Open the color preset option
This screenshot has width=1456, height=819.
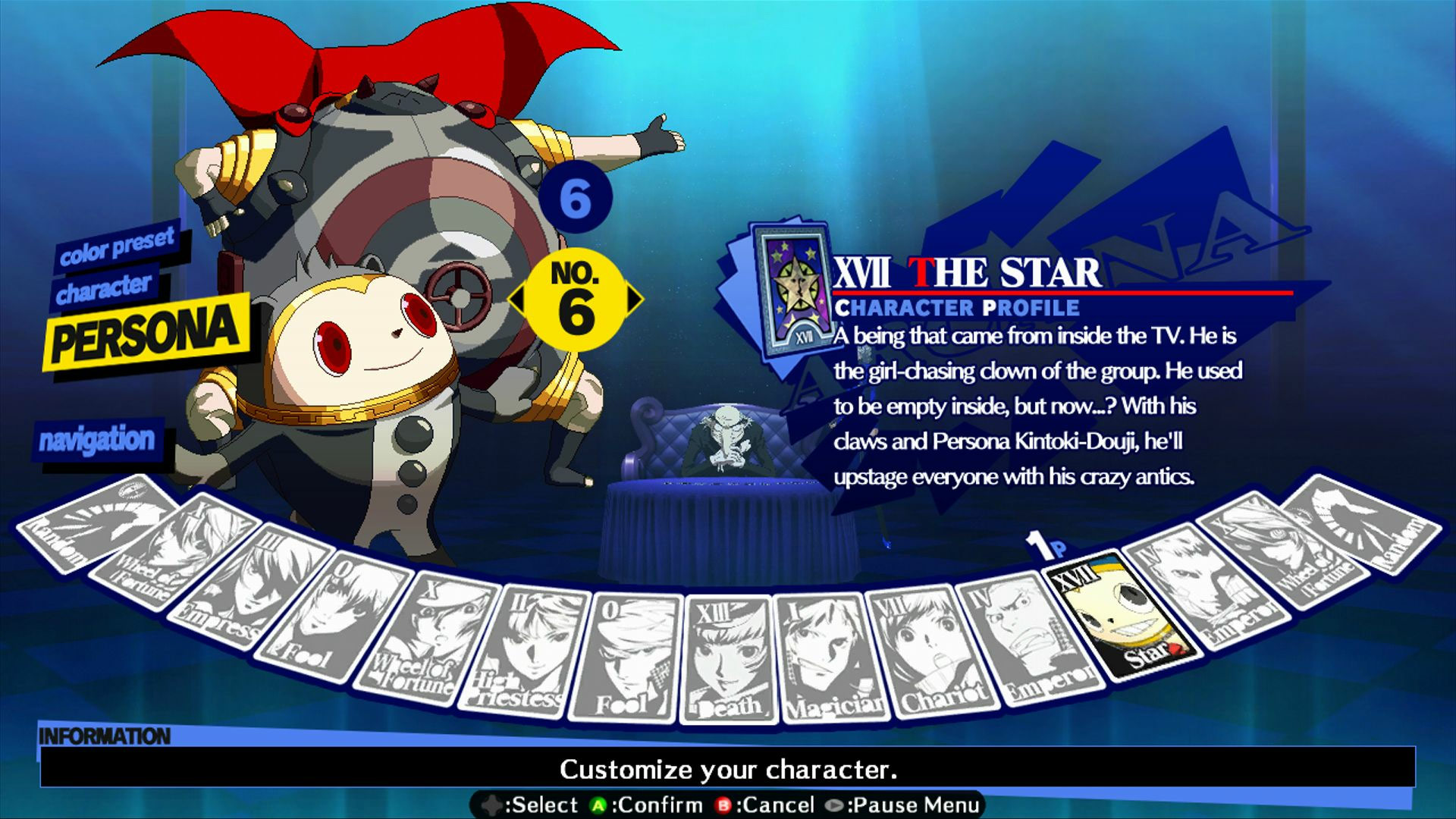(118, 248)
